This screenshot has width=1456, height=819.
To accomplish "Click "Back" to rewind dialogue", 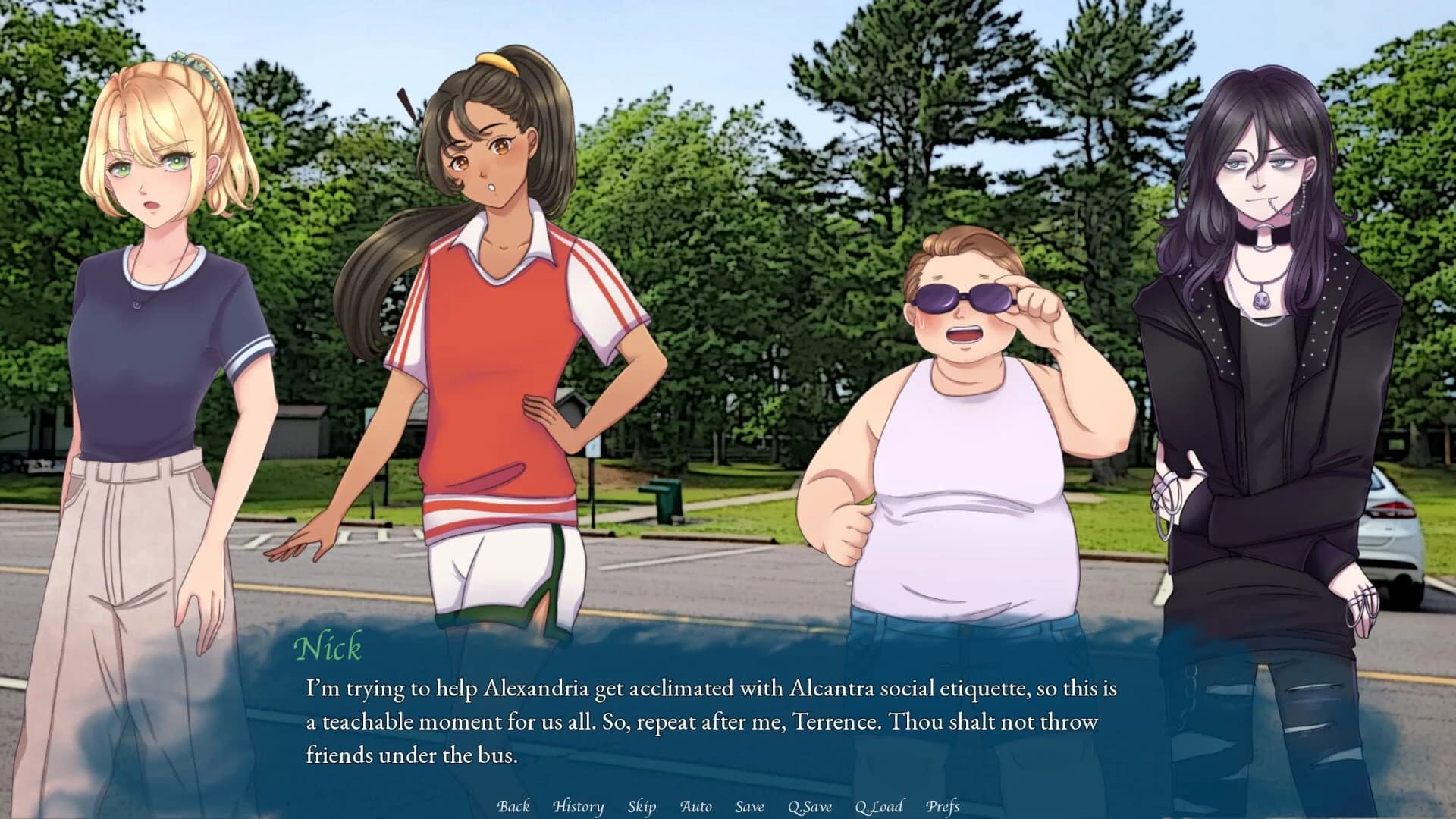I will tap(513, 807).
